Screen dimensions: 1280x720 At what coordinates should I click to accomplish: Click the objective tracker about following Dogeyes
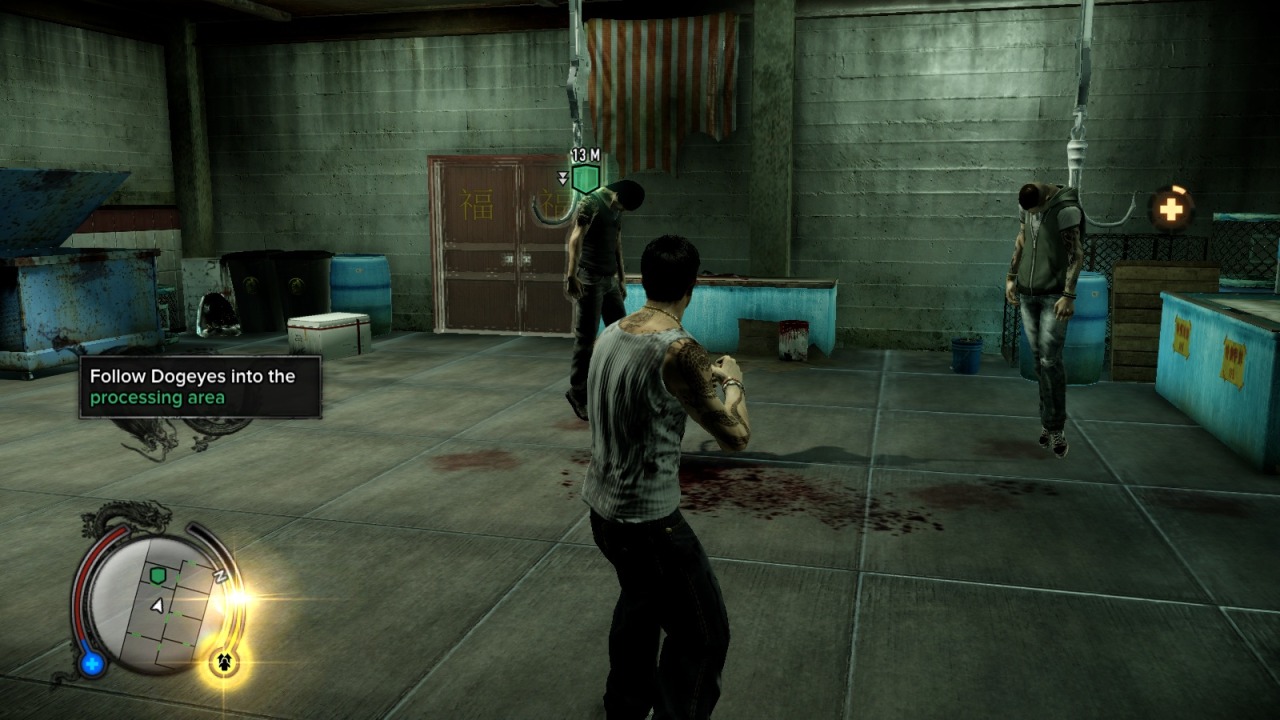click(x=200, y=387)
